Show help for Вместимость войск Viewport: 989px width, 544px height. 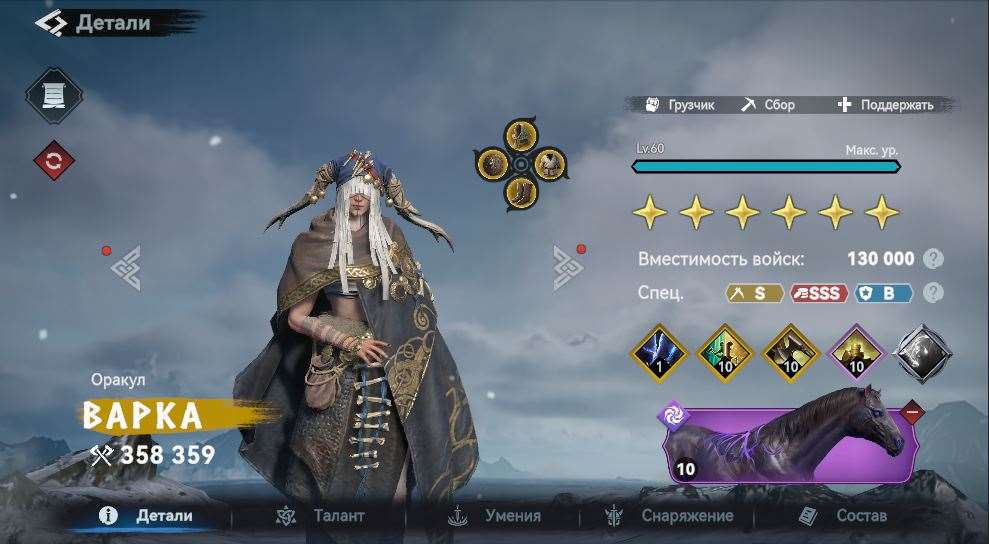point(933,259)
